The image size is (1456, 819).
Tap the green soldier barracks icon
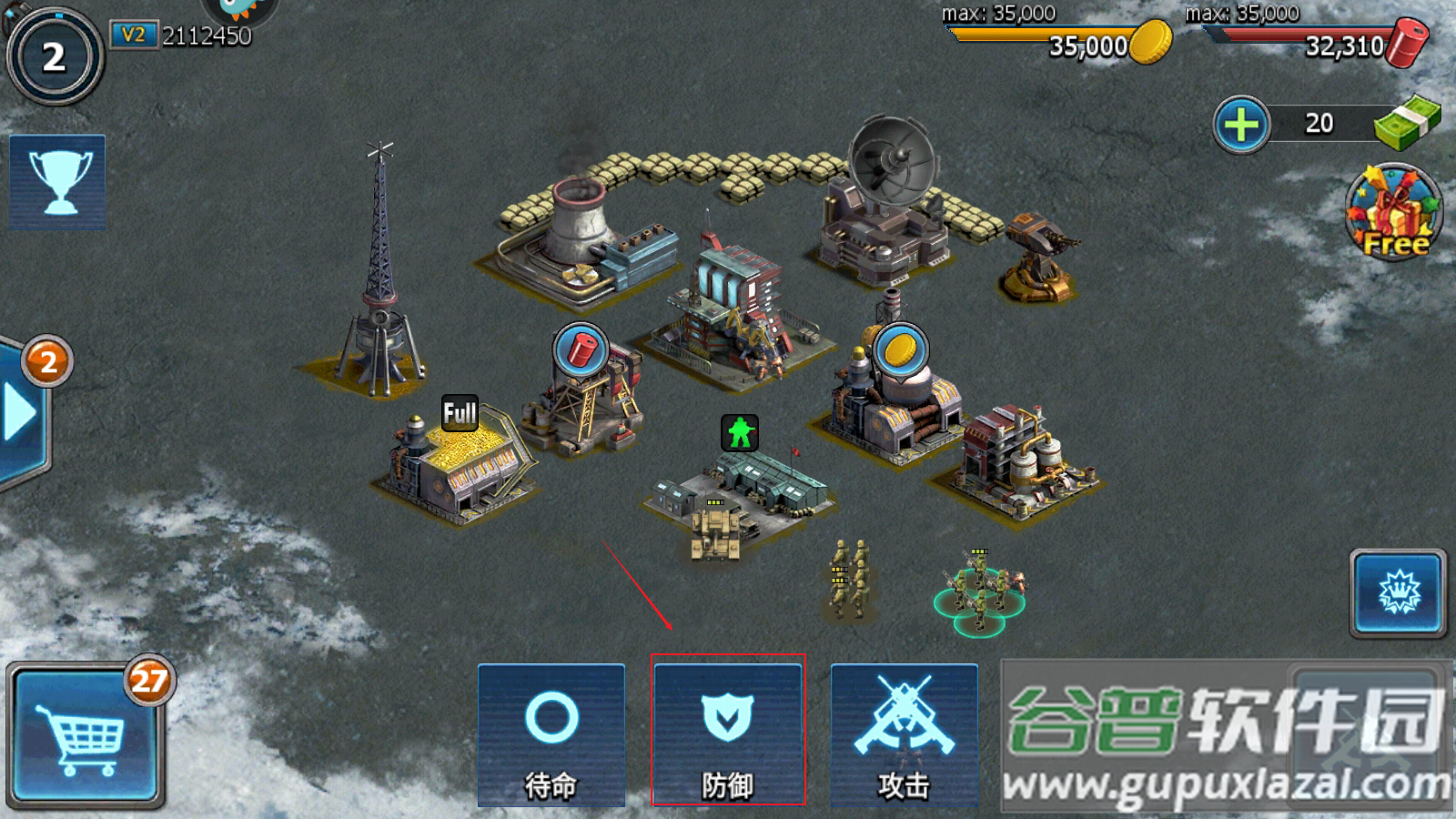coord(740,432)
